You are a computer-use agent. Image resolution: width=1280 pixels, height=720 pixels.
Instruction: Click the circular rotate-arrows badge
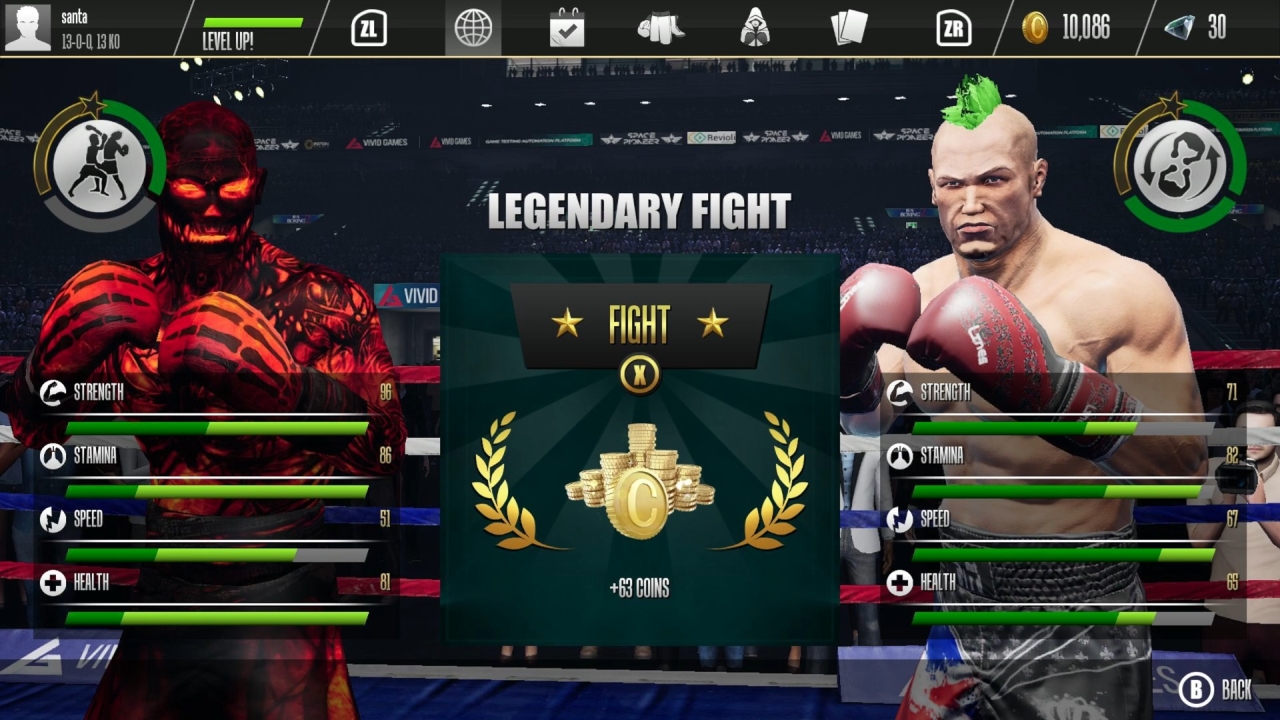click(x=1184, y=168)
